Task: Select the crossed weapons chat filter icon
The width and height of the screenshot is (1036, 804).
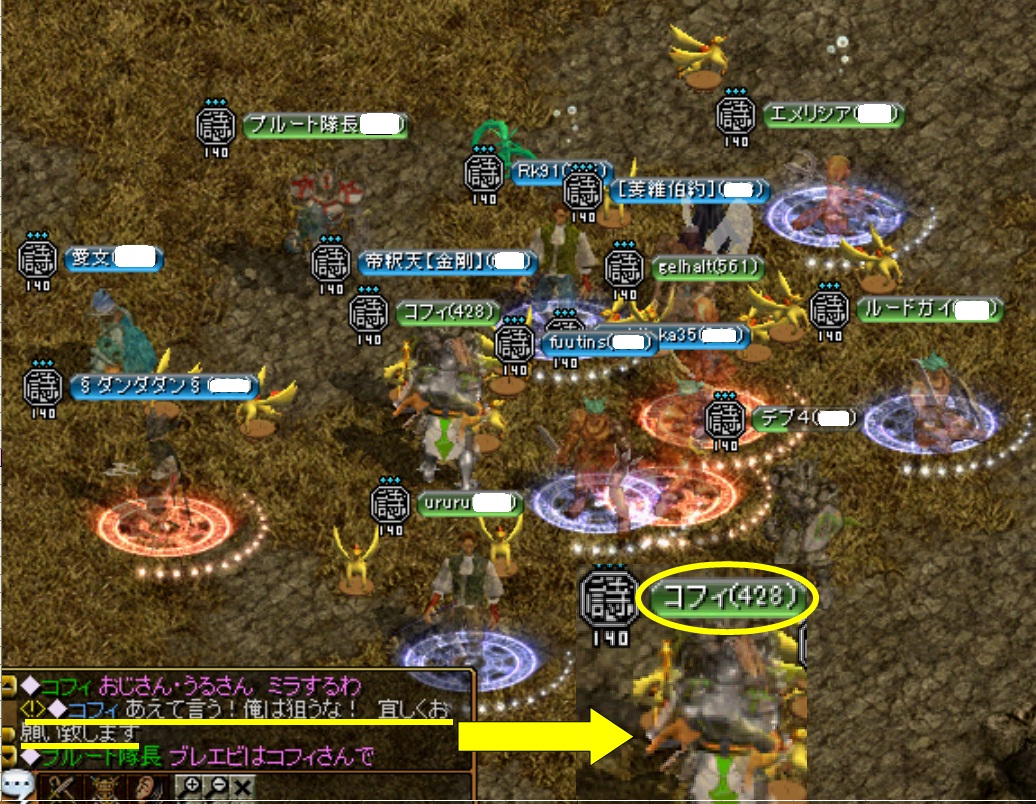Action: pos(63,787)
